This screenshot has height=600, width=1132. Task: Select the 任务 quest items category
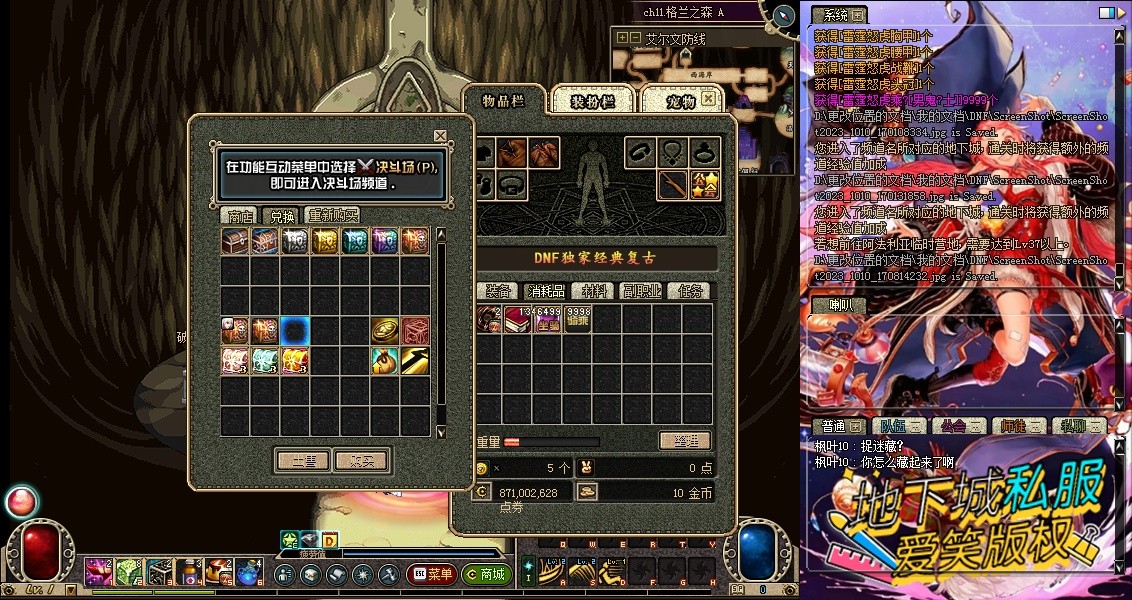(x=690, y=291)
